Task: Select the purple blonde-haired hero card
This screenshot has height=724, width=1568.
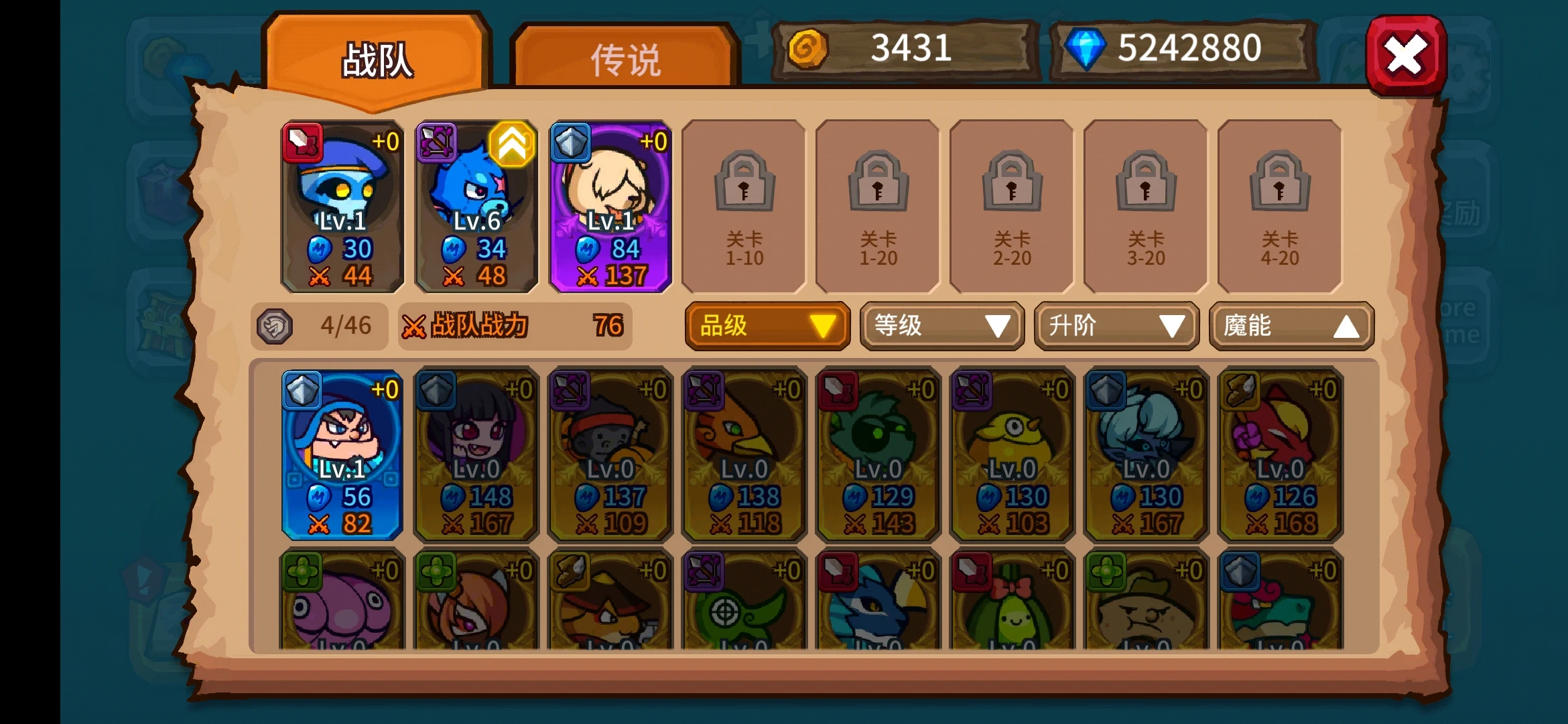Action: [x=610, y=206]
